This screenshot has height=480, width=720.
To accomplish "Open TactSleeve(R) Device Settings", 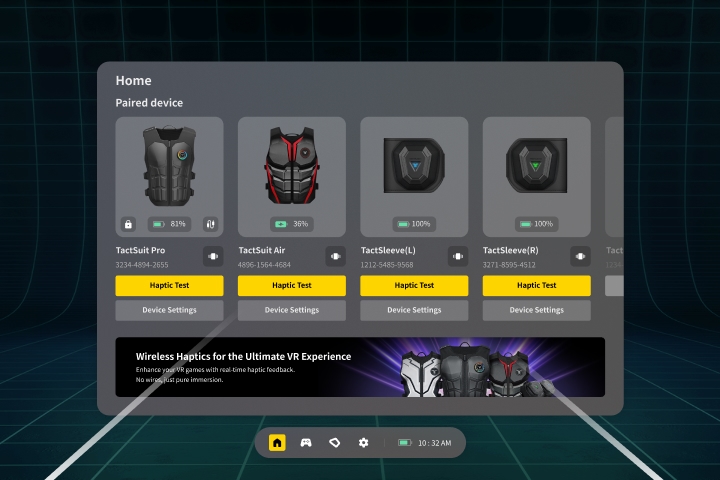I will [x=536, y=310].
